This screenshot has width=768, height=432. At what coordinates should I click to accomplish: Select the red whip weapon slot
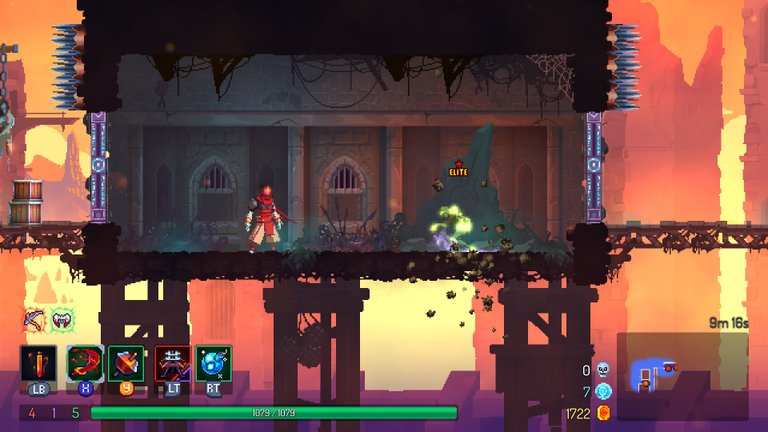coord(83,363)
